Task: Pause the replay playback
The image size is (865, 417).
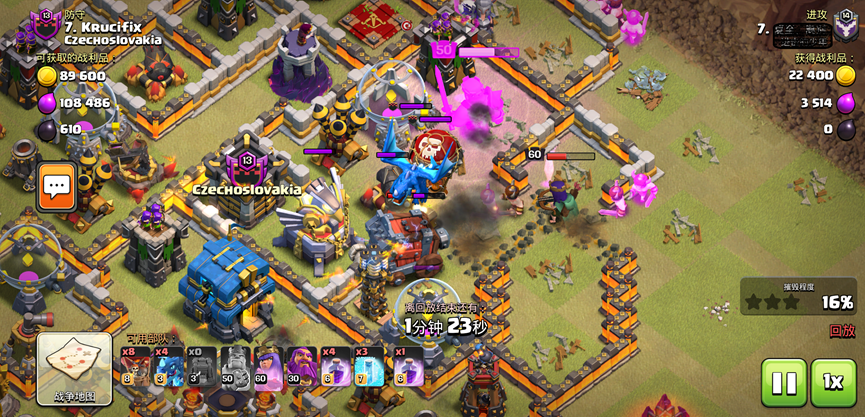Action: pyautogui.click(x=783, y=382)
